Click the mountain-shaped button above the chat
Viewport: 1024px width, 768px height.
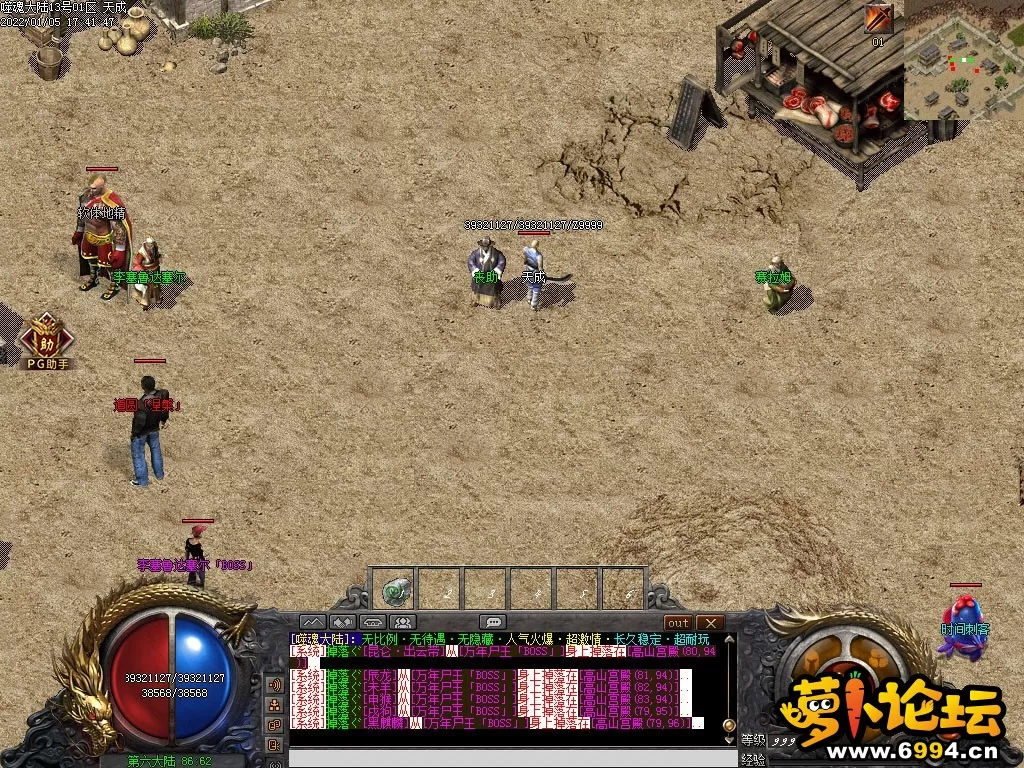(312, 622)
